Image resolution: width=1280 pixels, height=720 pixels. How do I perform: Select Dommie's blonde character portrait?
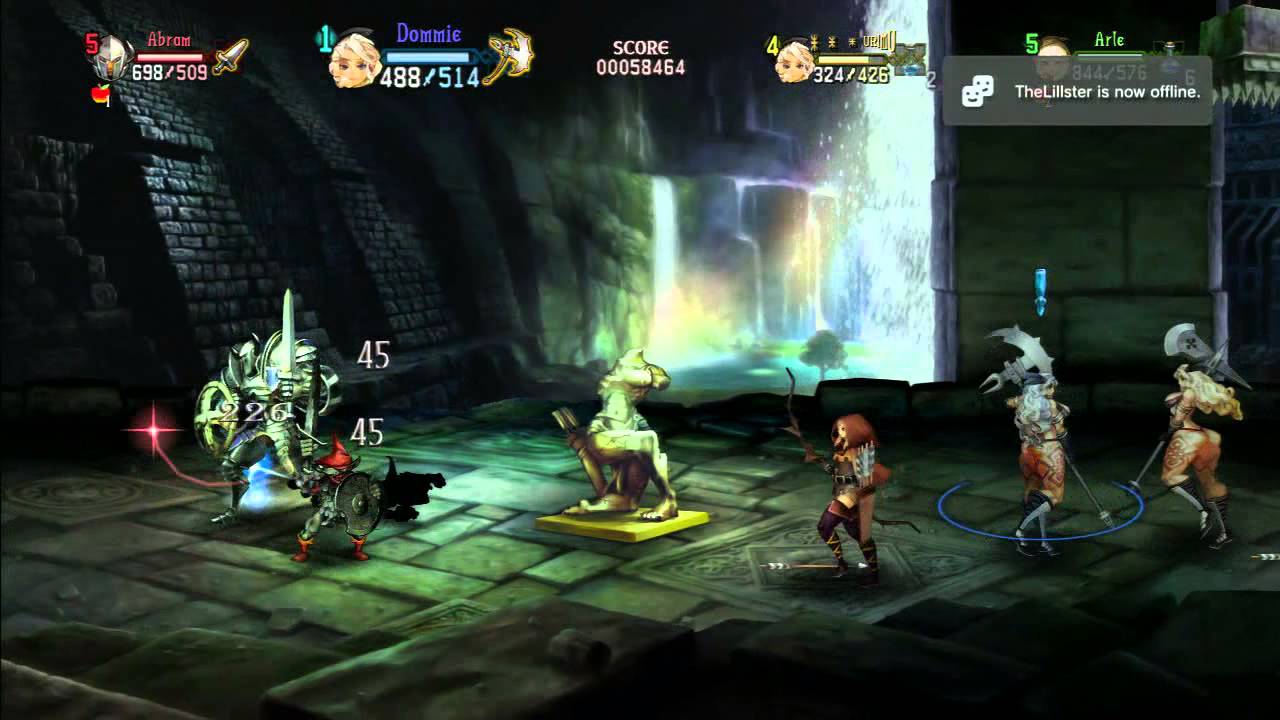coord(353,62)
